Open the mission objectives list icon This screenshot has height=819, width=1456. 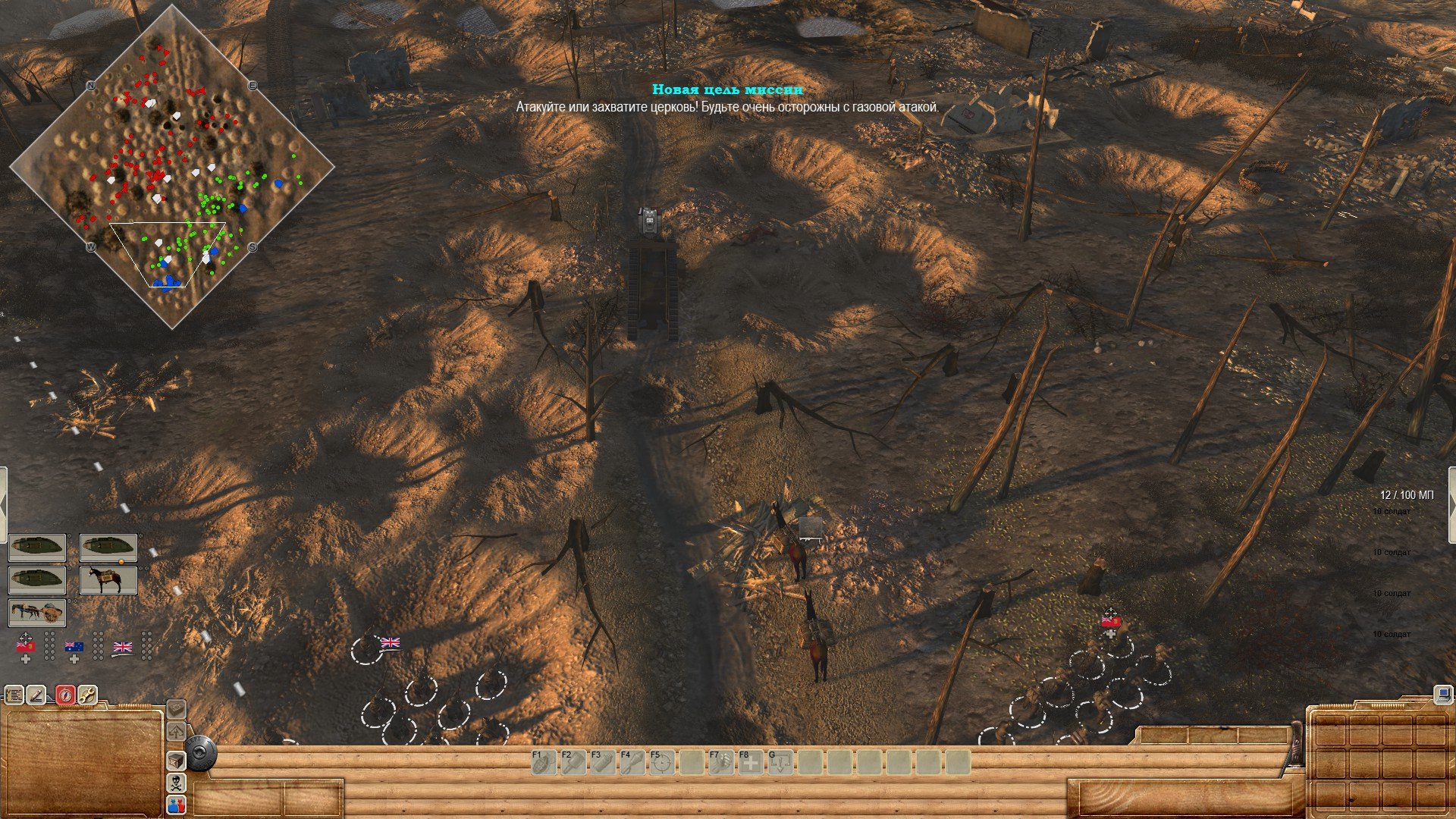14,695
